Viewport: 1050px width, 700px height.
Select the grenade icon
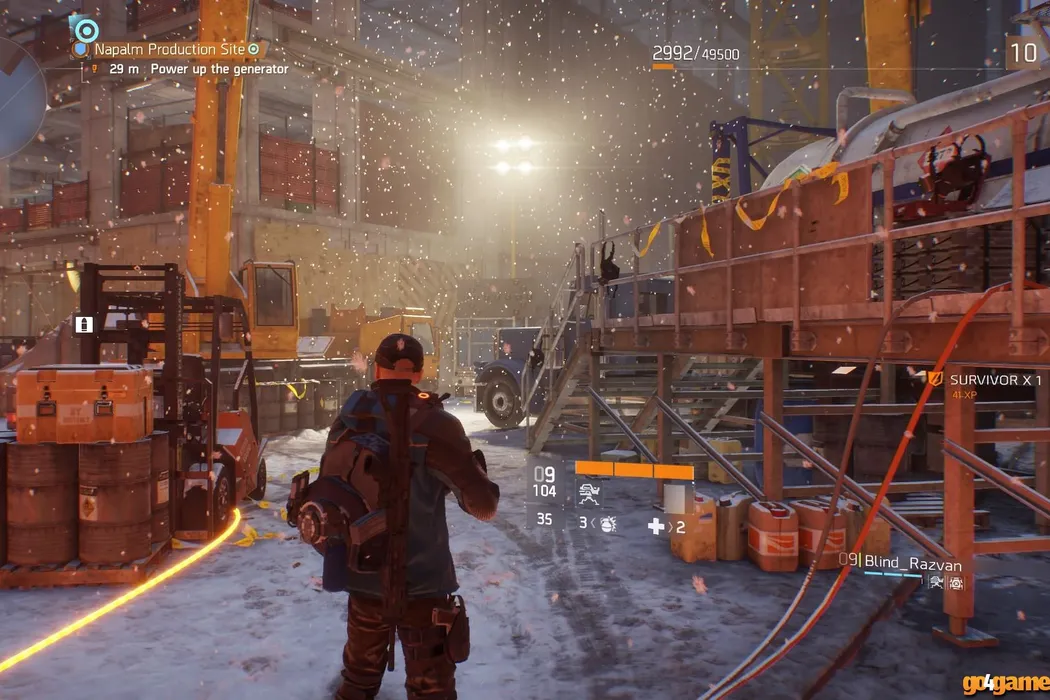[608, 523]
